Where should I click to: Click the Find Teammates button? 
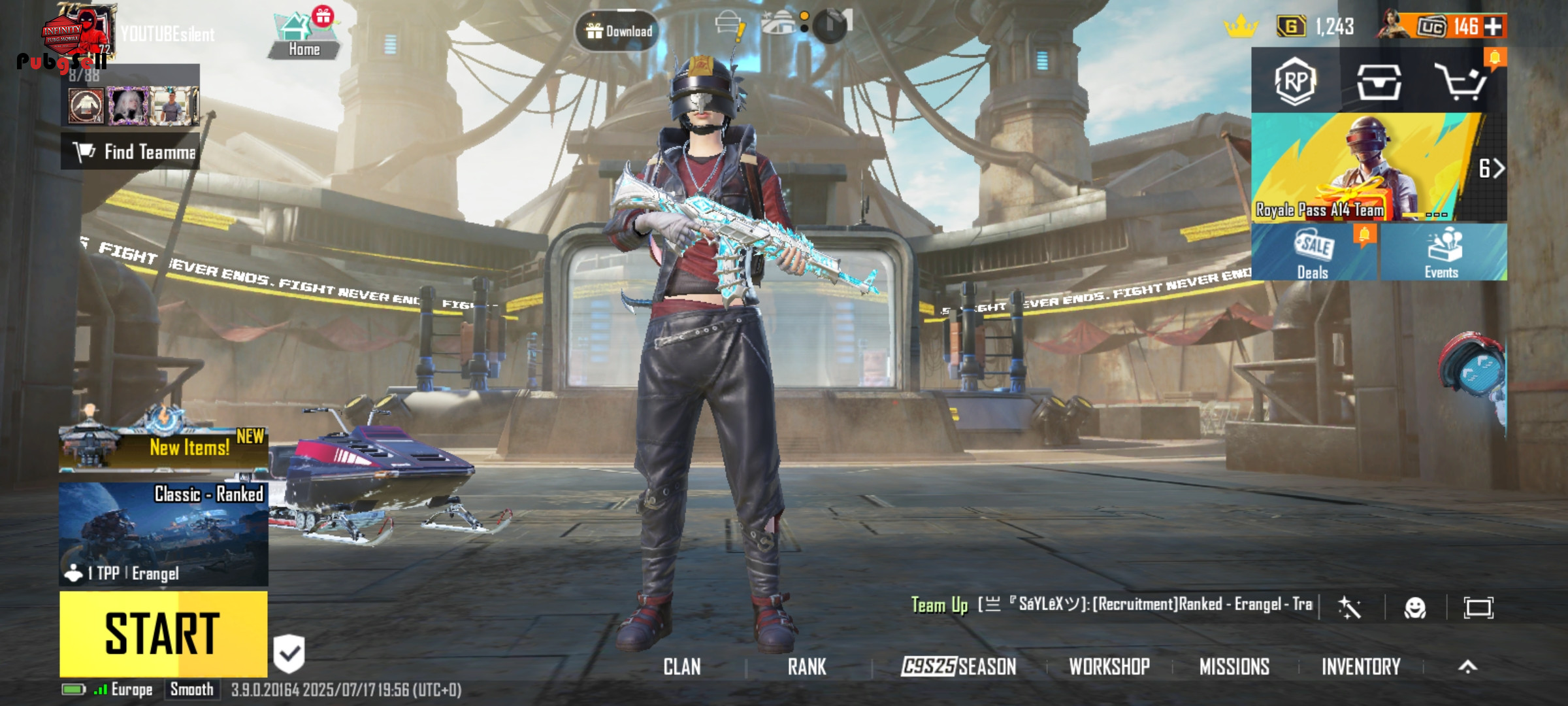[131, 152]
